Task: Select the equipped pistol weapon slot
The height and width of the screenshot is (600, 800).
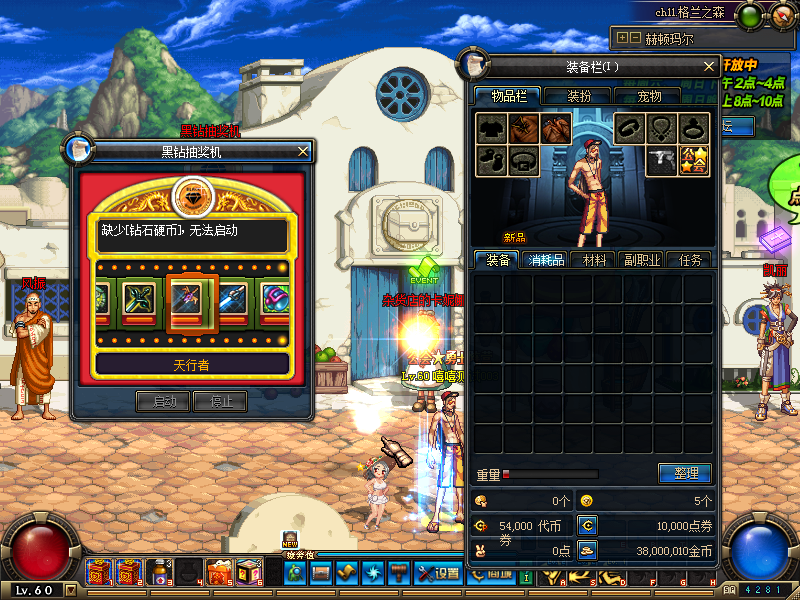Action: click(x=663, y=160)
